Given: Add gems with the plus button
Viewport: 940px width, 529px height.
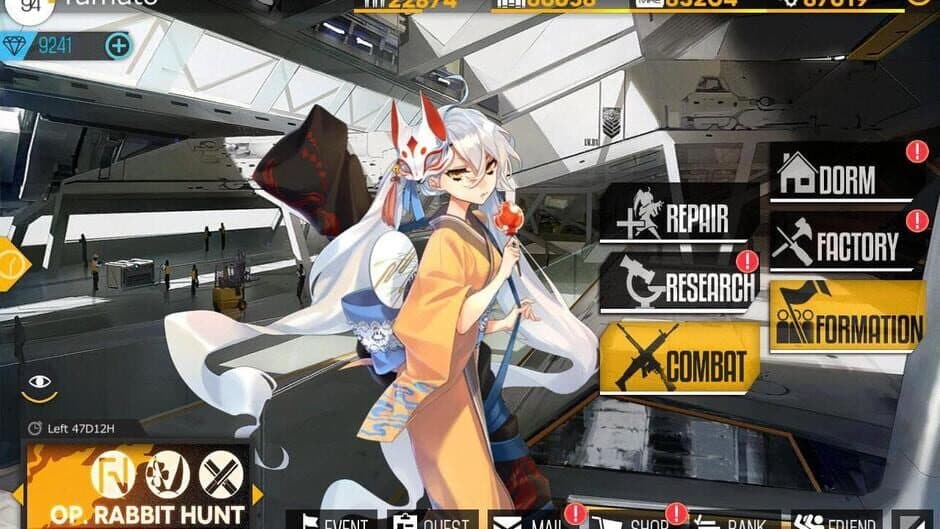Looking at the screenshot, I should click(x=118, y=45).
